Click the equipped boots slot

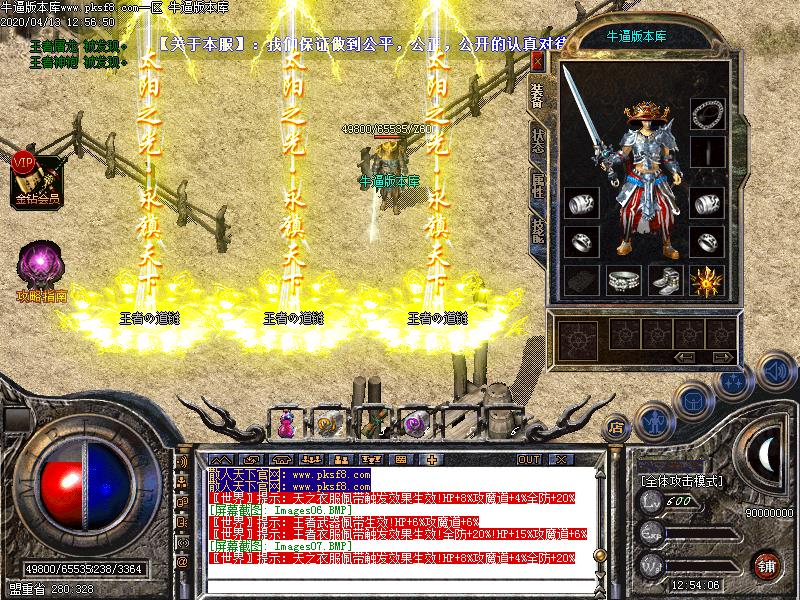(665, 281)
